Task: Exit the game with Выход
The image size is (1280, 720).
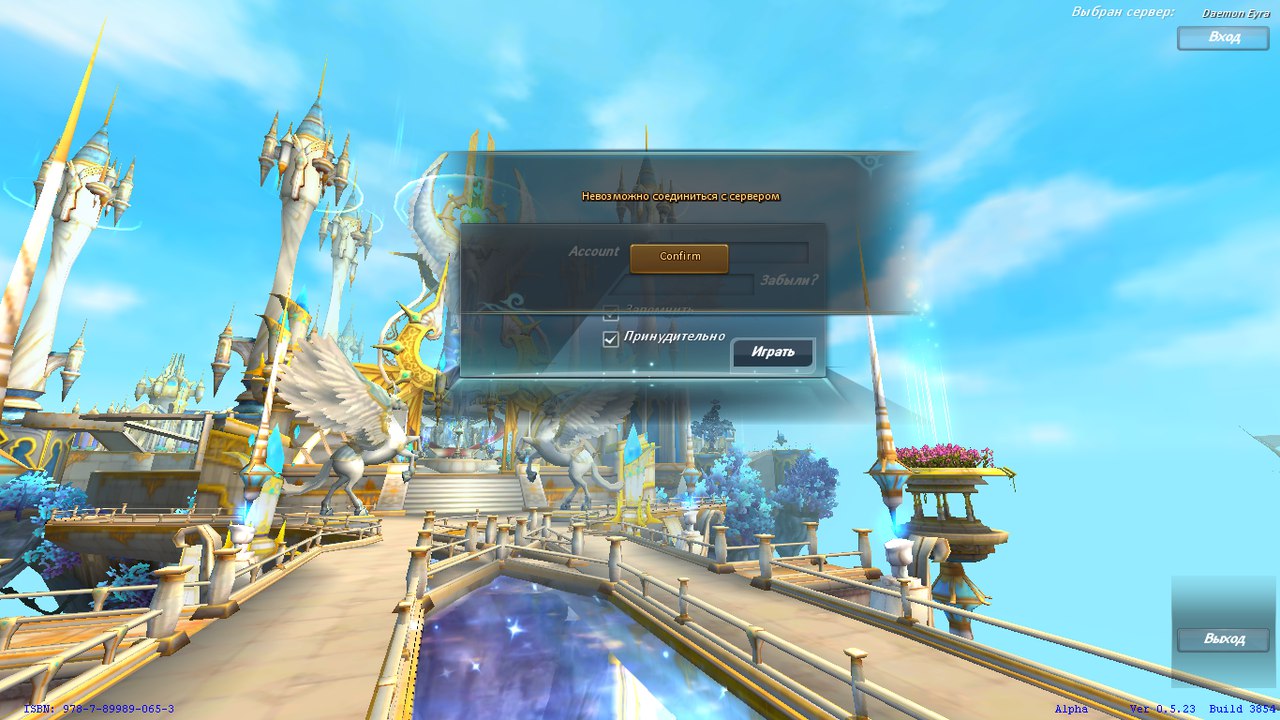Action: click(1223, 640)
